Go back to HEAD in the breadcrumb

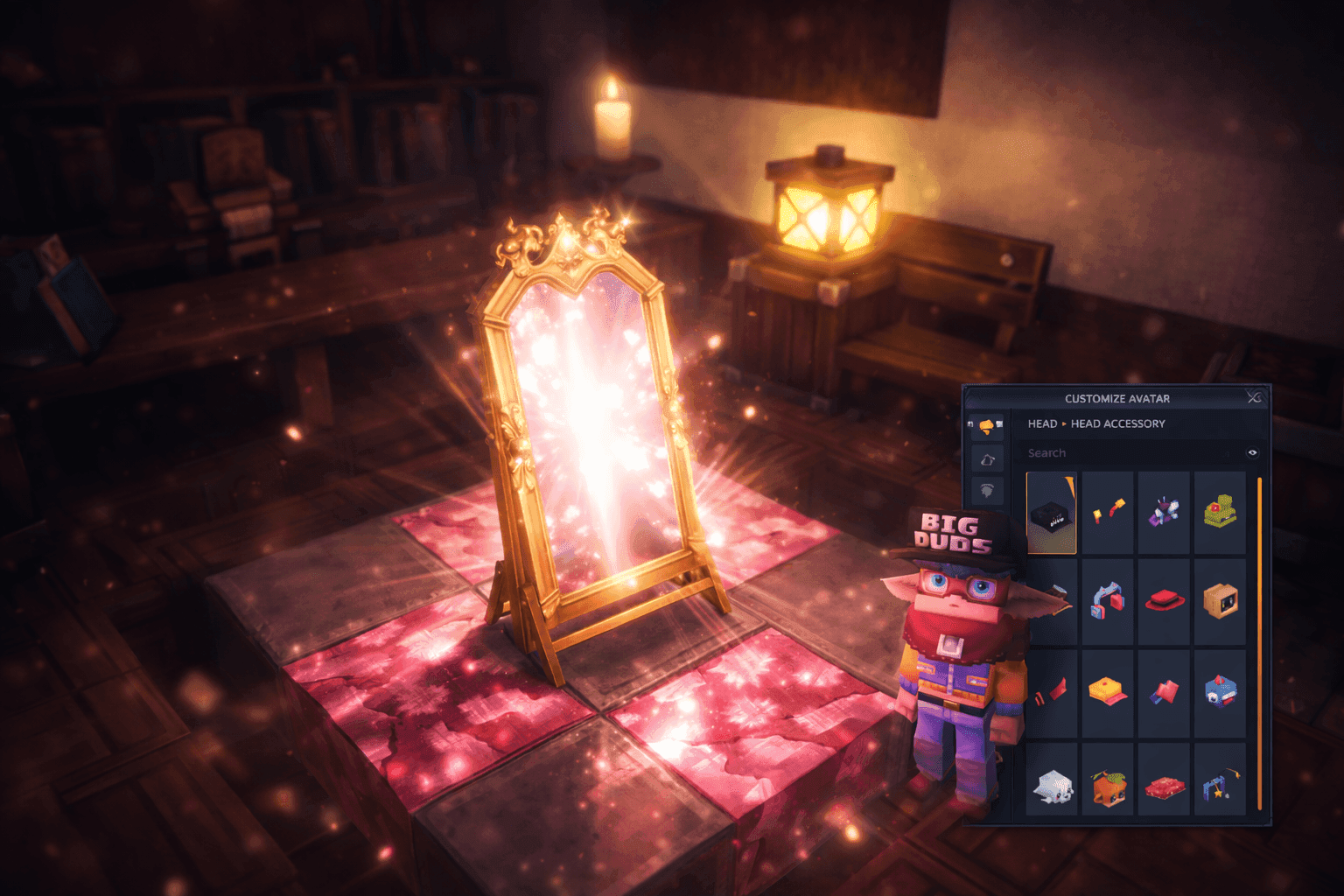point(1042,423)
